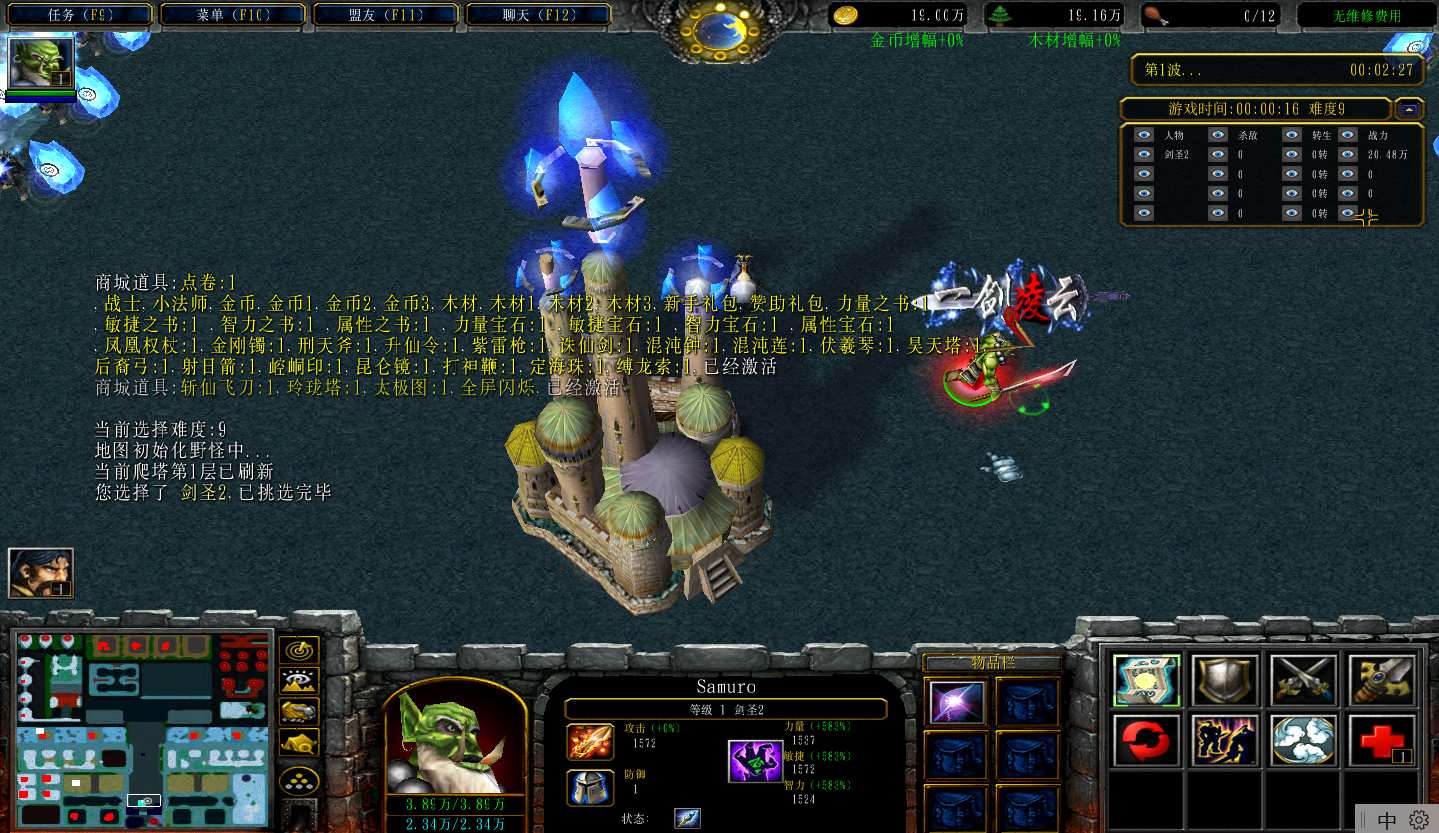
Task: Activate the swirling clouds wind ability
Action: pos(1303,741)
